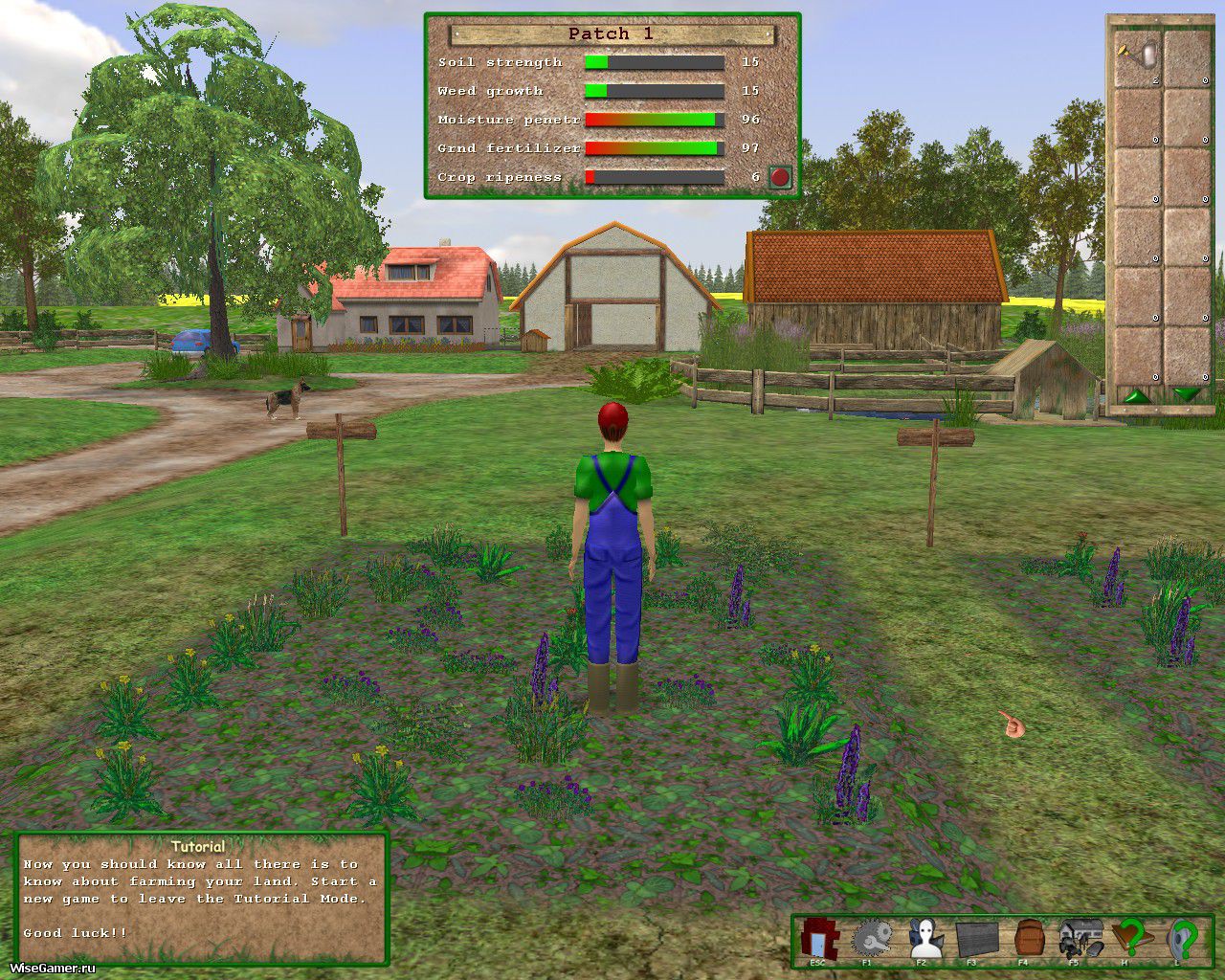Click the inventory green up arrow
Image resolution: width=1225 pixels, height=980 pixels.
pyautogui.click(x=1137, y=394)
